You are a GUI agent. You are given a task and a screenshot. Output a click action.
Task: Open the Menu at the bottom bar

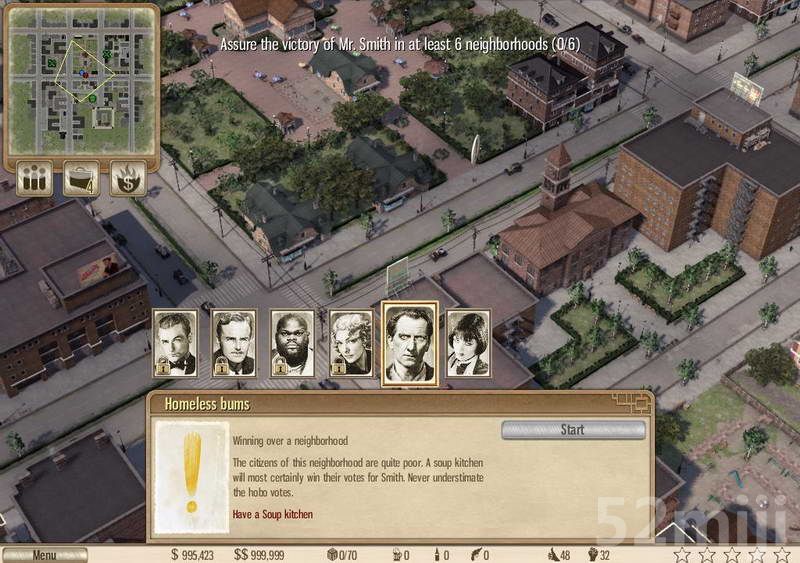pyautogui.click(x=44, y=555)
